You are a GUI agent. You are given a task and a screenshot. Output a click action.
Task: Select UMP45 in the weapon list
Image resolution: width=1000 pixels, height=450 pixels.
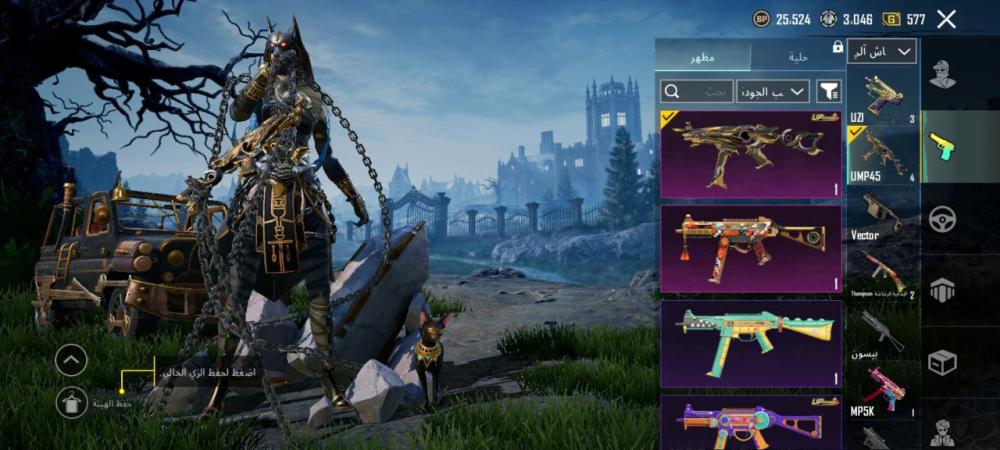click(x=883, y=155)
